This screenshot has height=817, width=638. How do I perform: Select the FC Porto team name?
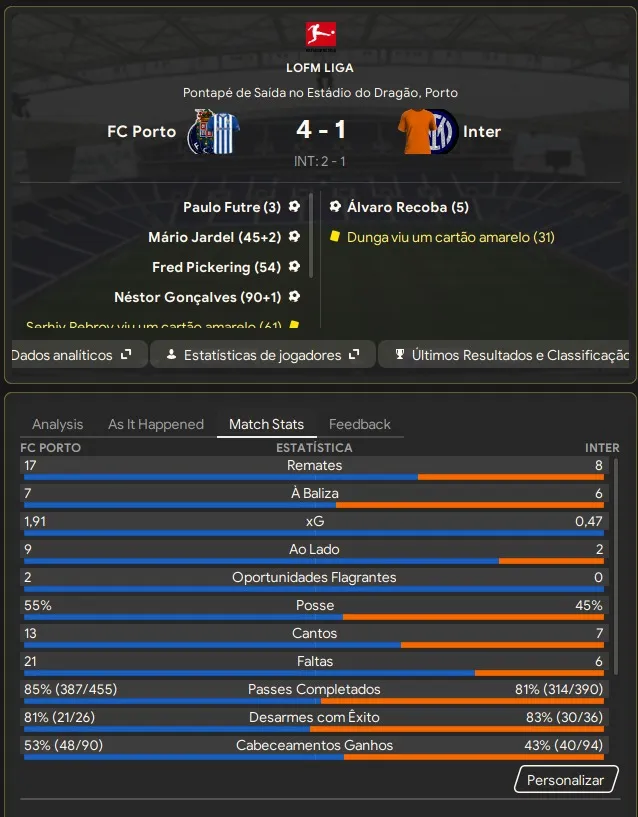141,131
